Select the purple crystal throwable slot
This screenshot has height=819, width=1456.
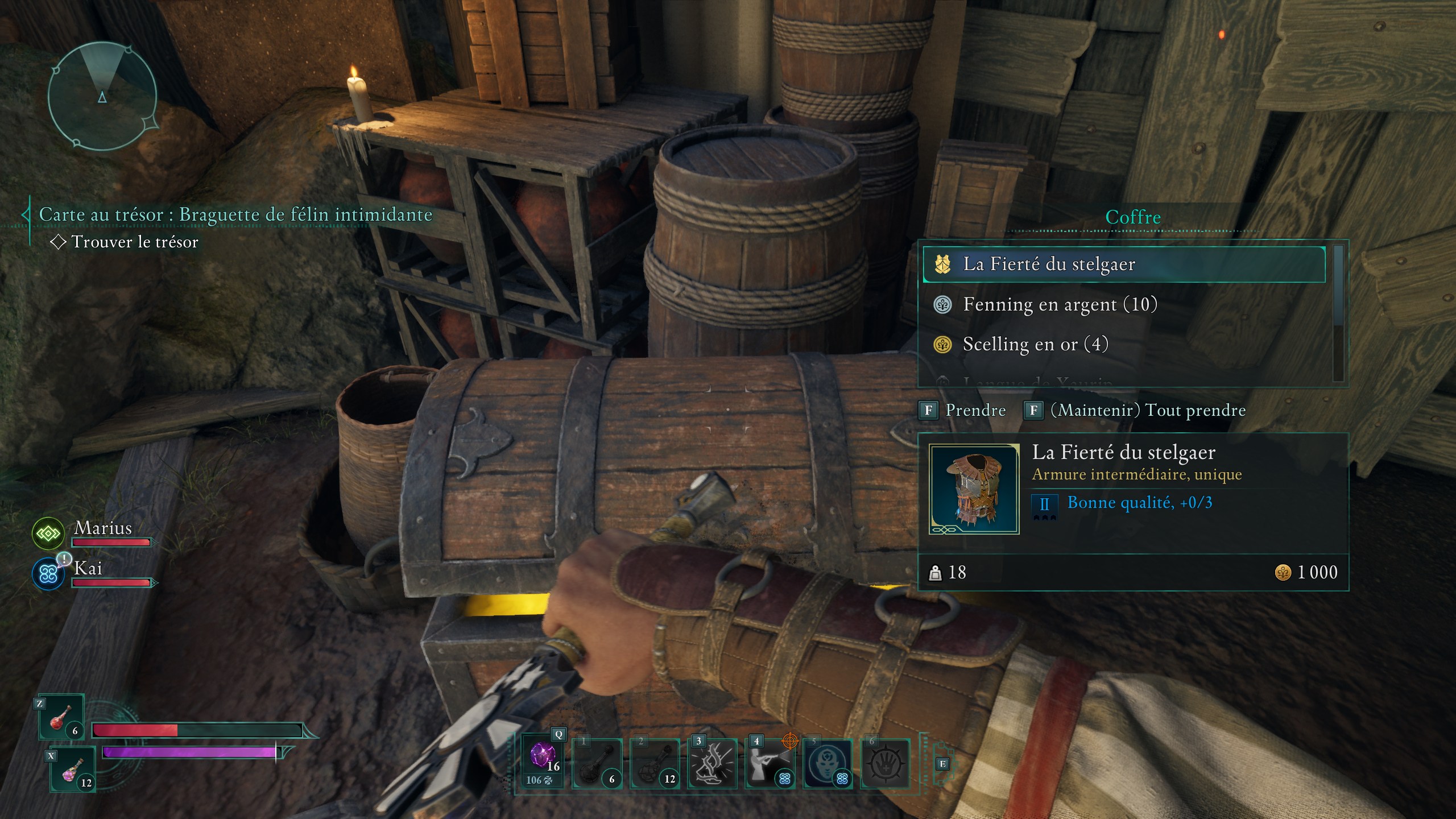[x=543, y=762]
